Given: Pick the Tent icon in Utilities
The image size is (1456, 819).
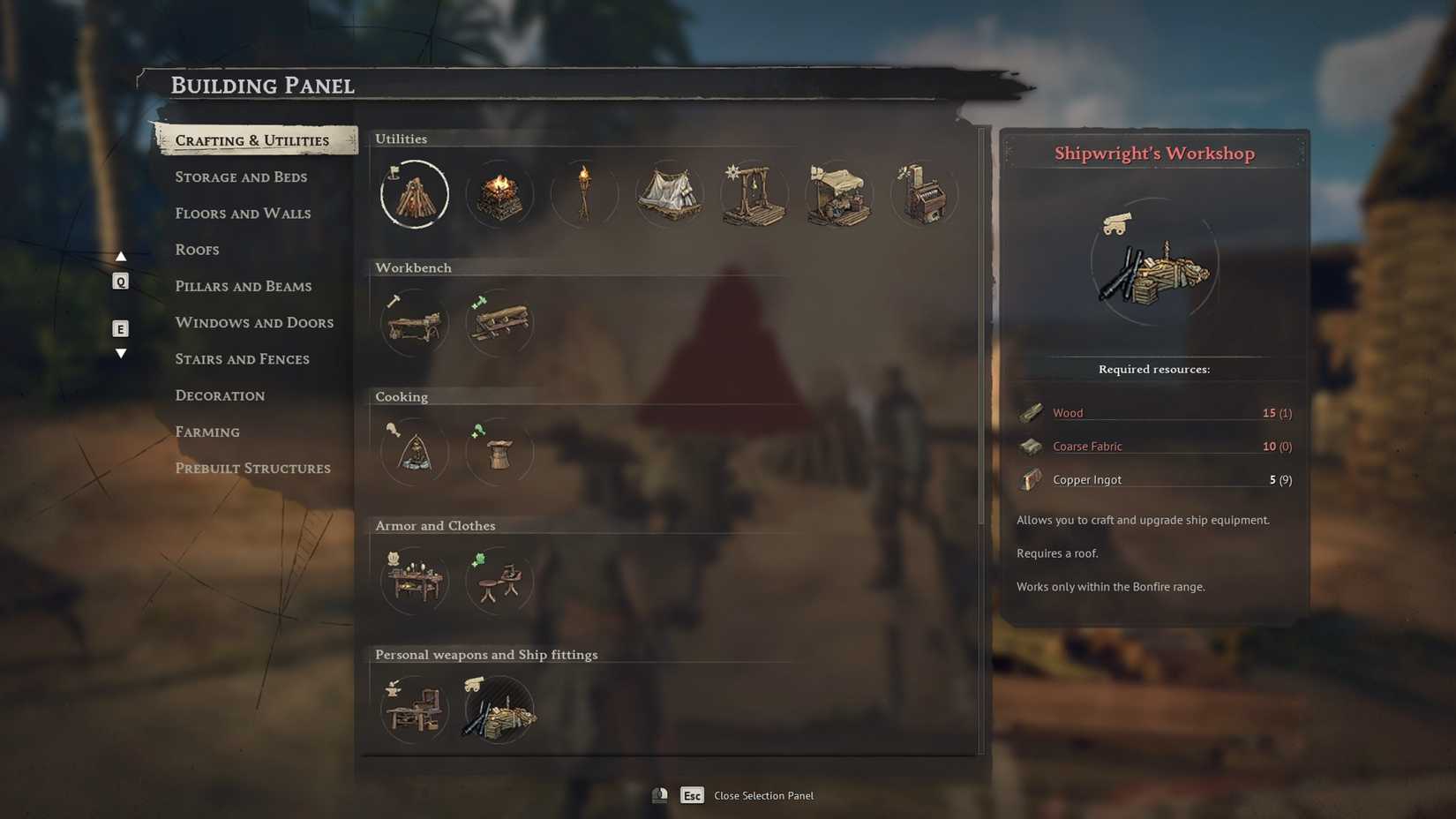Looking at the screenshot, I should (670, 194).
